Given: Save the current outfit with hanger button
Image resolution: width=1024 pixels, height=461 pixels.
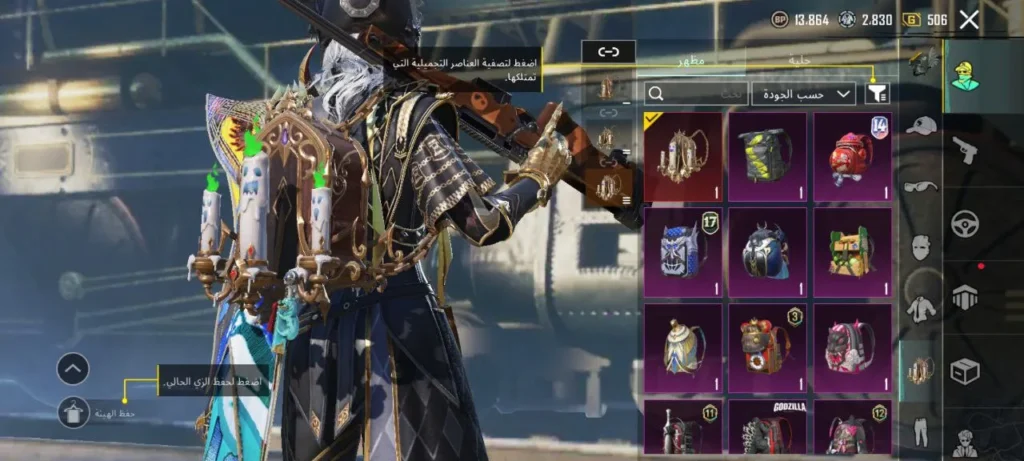Looking at the screenshot, I should tap(74, 411).
